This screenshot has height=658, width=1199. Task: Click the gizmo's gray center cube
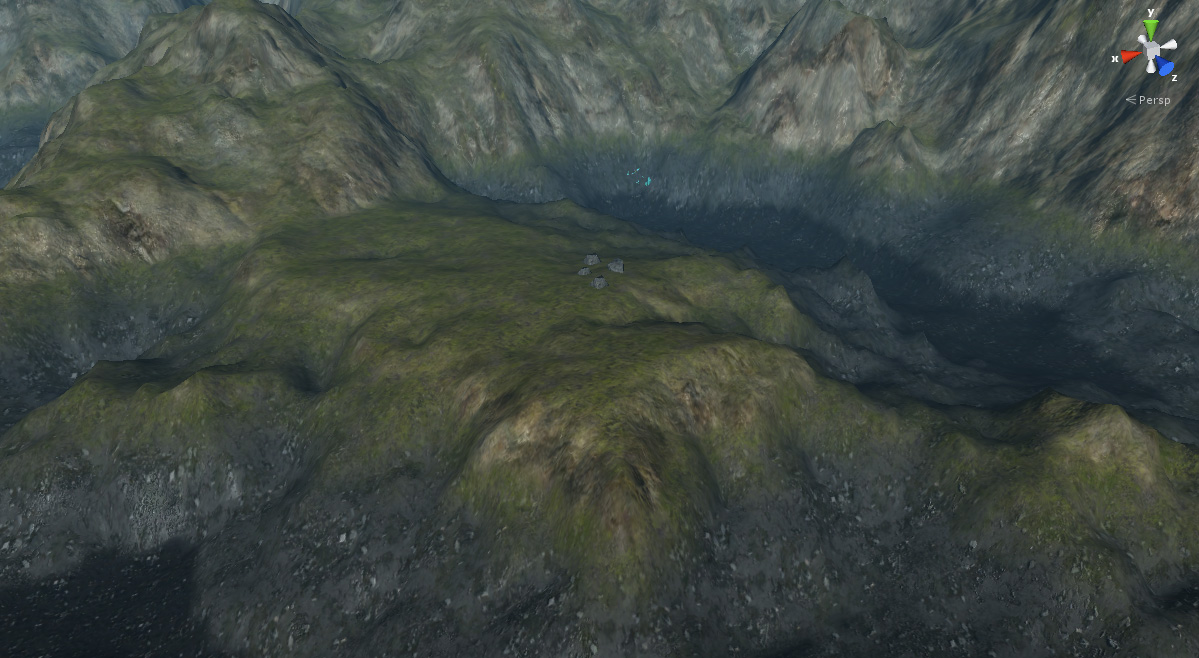[x=1152, y=49]
